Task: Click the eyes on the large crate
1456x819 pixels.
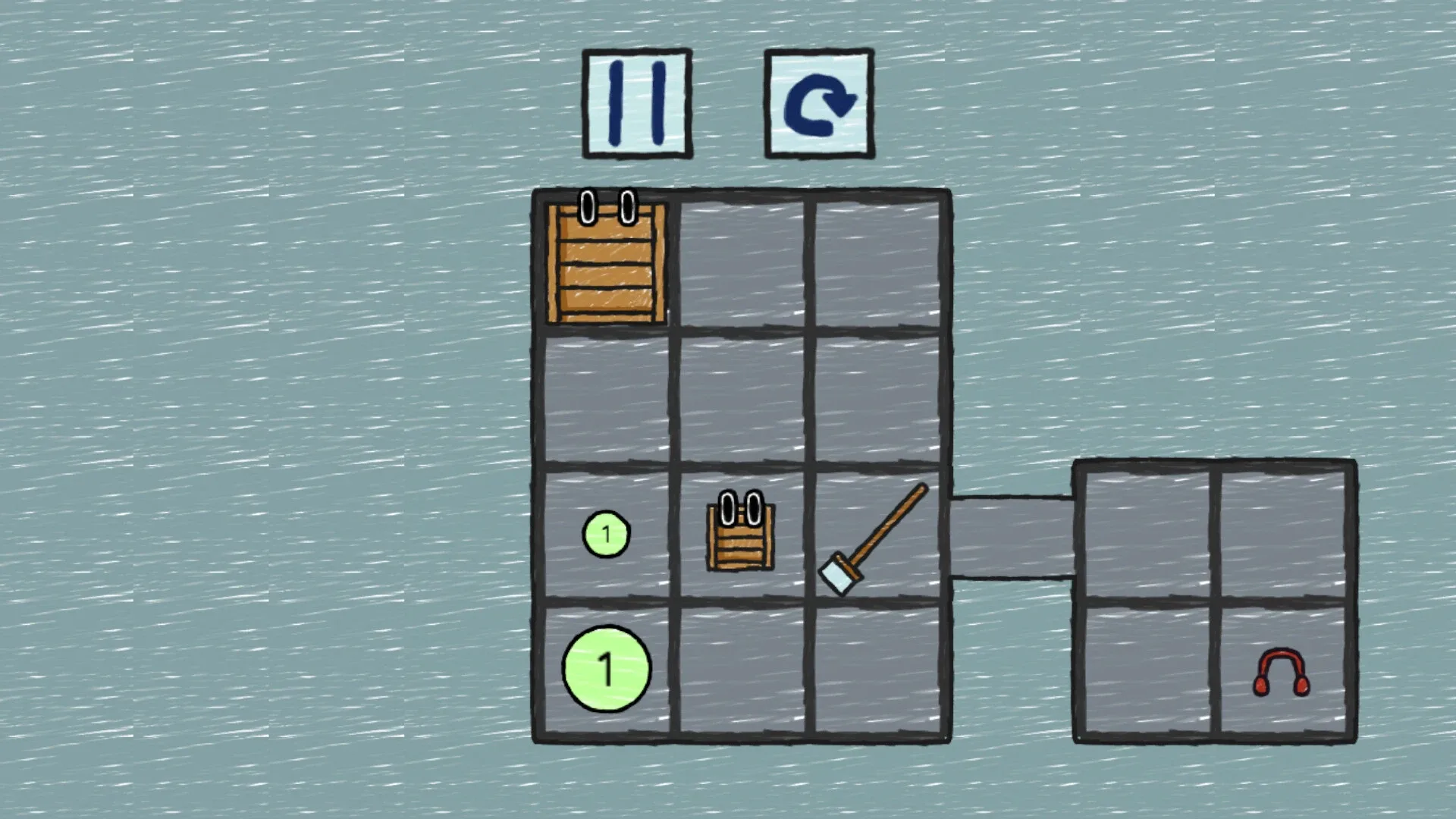Action: click(607, 206)
